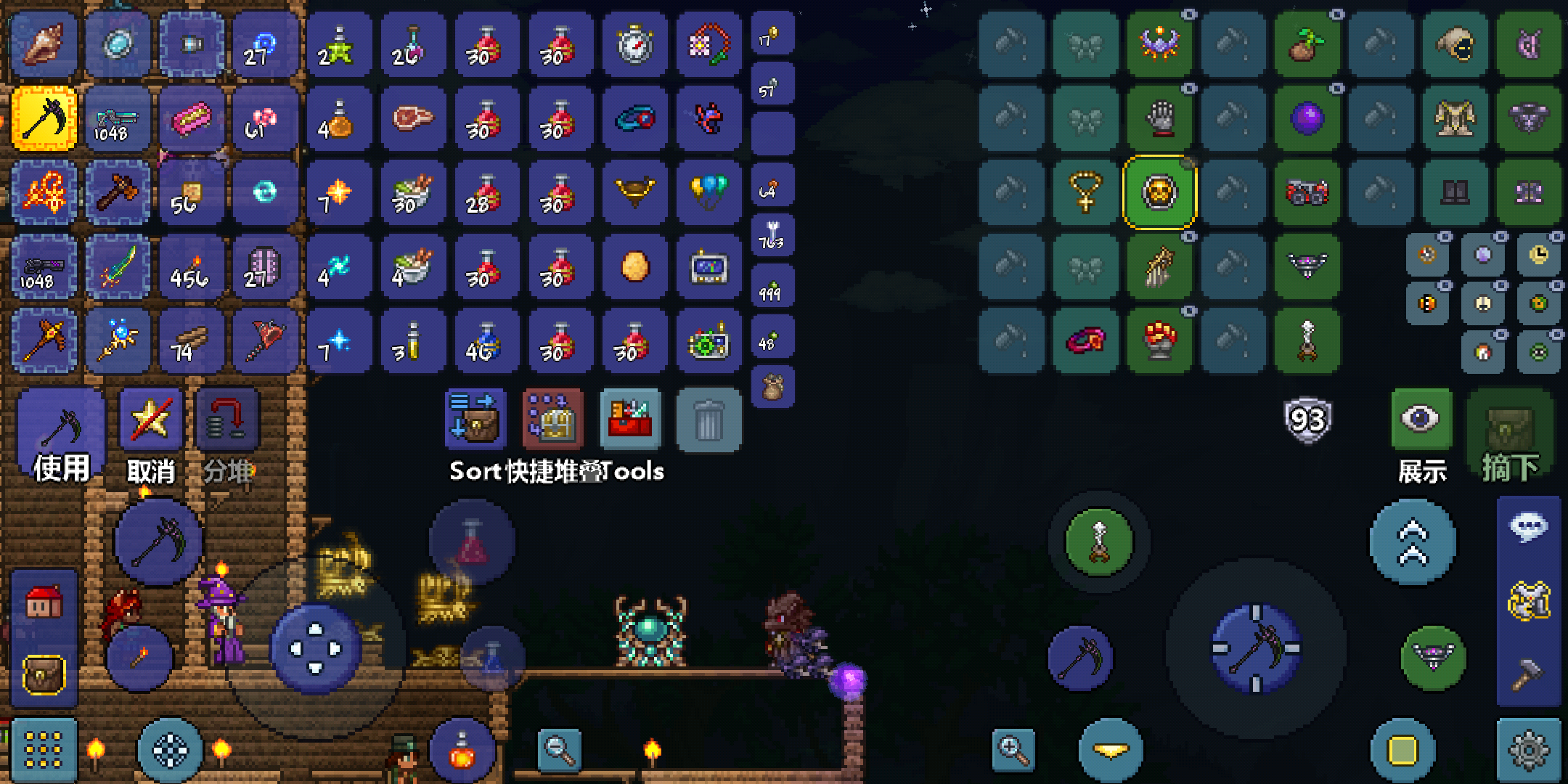Toggle the inventory grid button
Image resolution: width=1568 pixels, height=784 pixels.
click(44, 750)
